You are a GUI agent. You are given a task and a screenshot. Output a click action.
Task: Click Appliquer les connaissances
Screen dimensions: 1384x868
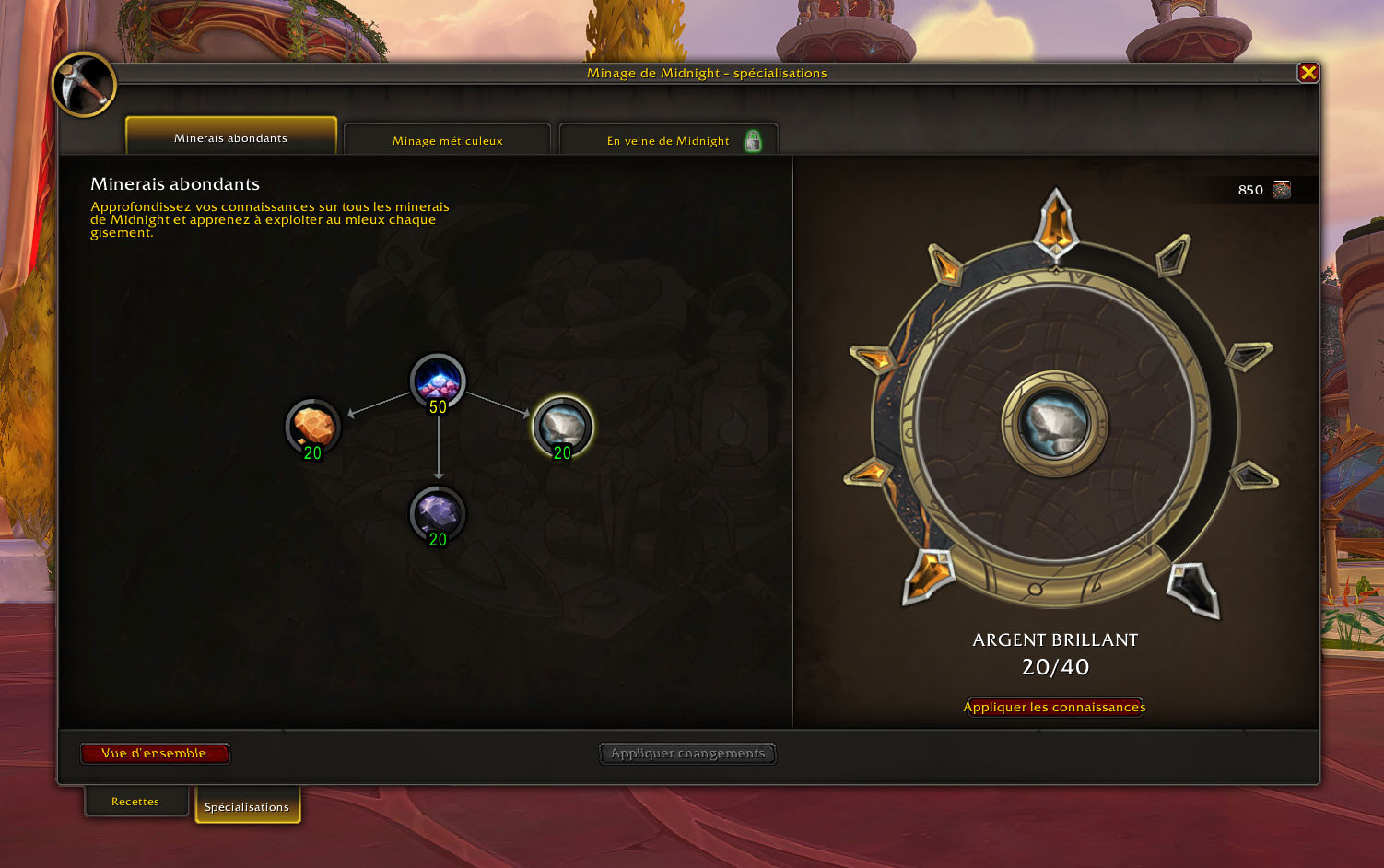(x=1054, y=707)
